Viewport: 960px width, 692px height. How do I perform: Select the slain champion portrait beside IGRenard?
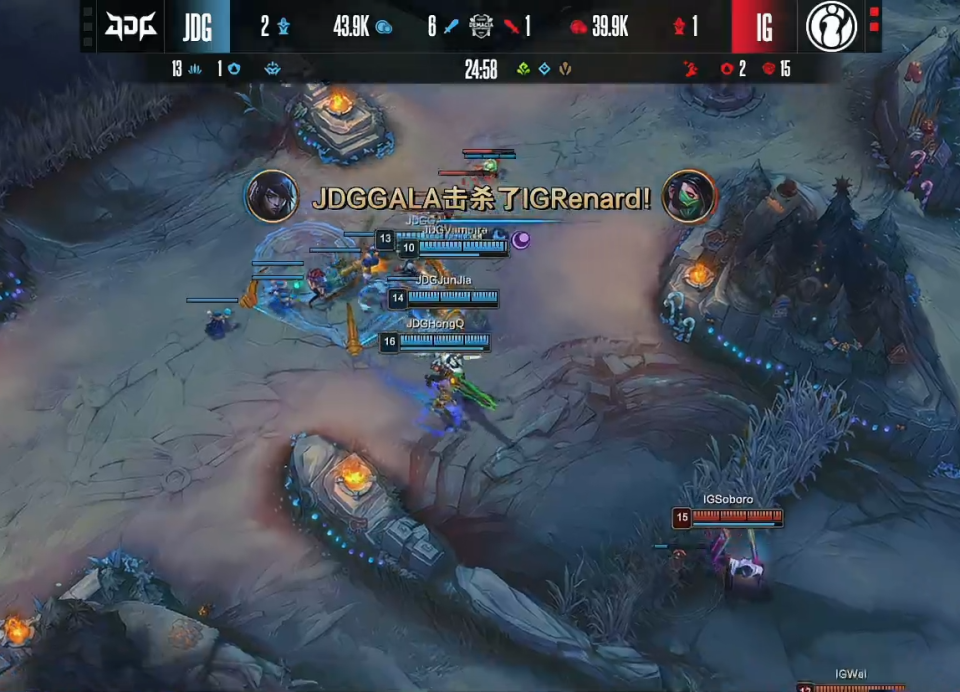click(689, 197)
